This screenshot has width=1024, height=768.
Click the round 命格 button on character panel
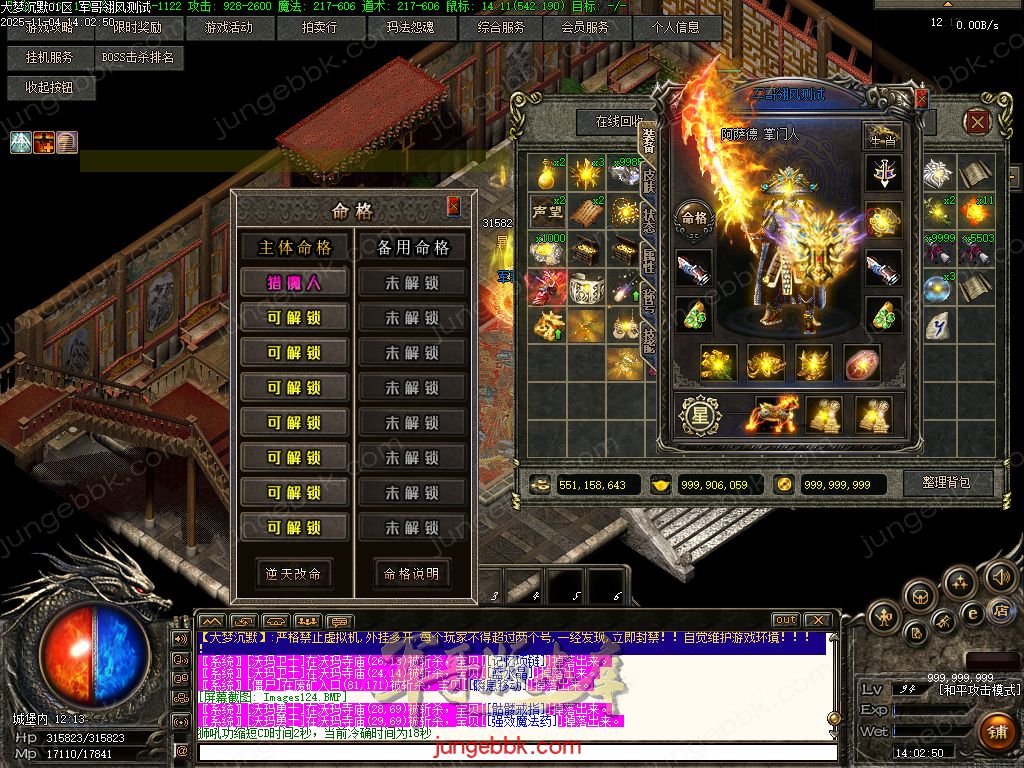694,217
